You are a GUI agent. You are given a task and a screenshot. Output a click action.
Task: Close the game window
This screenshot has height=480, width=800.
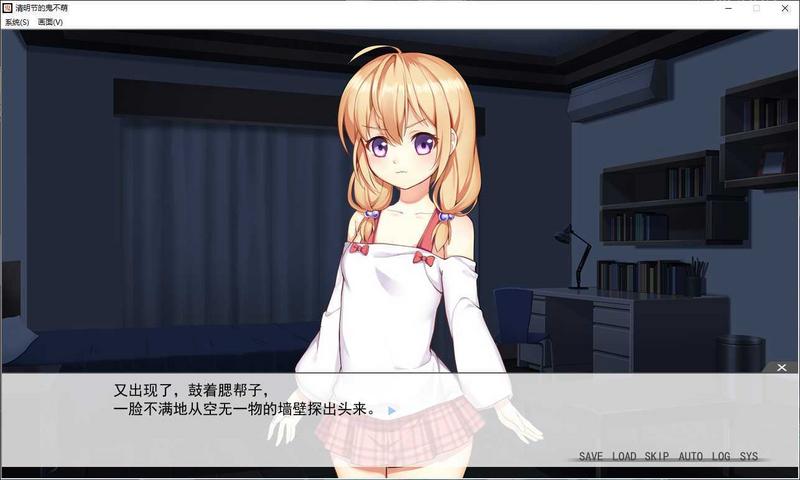(784, 8)
